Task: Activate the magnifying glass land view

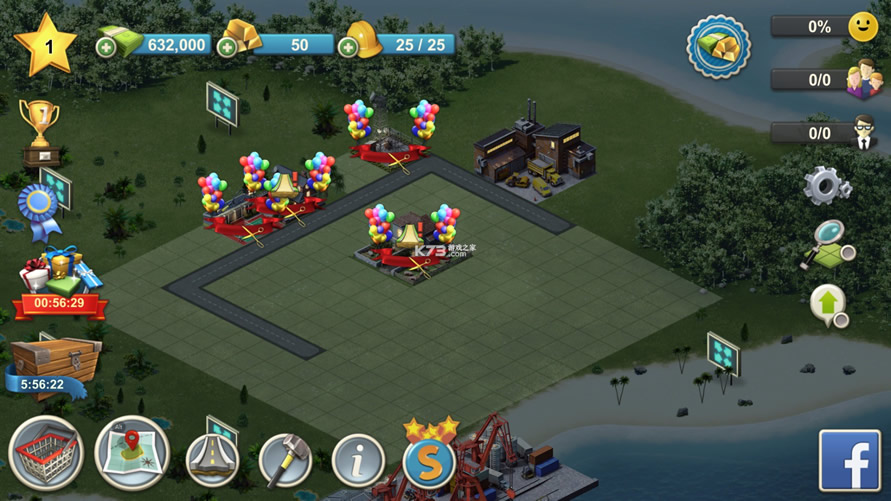Action: click(828, 245)
